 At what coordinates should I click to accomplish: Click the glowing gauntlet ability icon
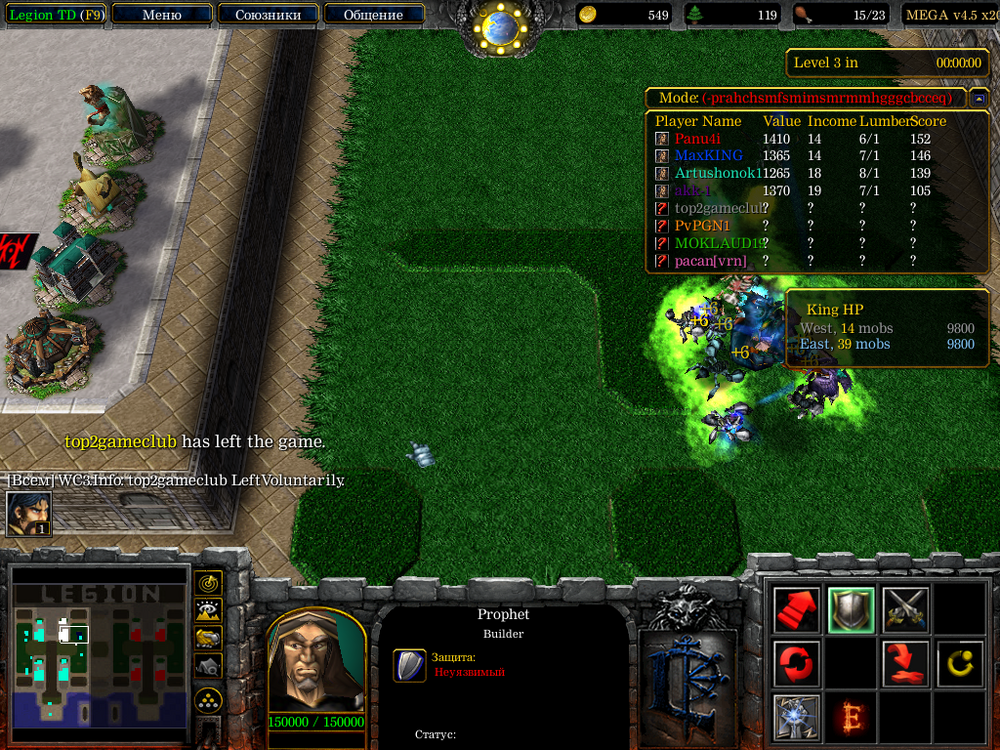pos(797,717)
